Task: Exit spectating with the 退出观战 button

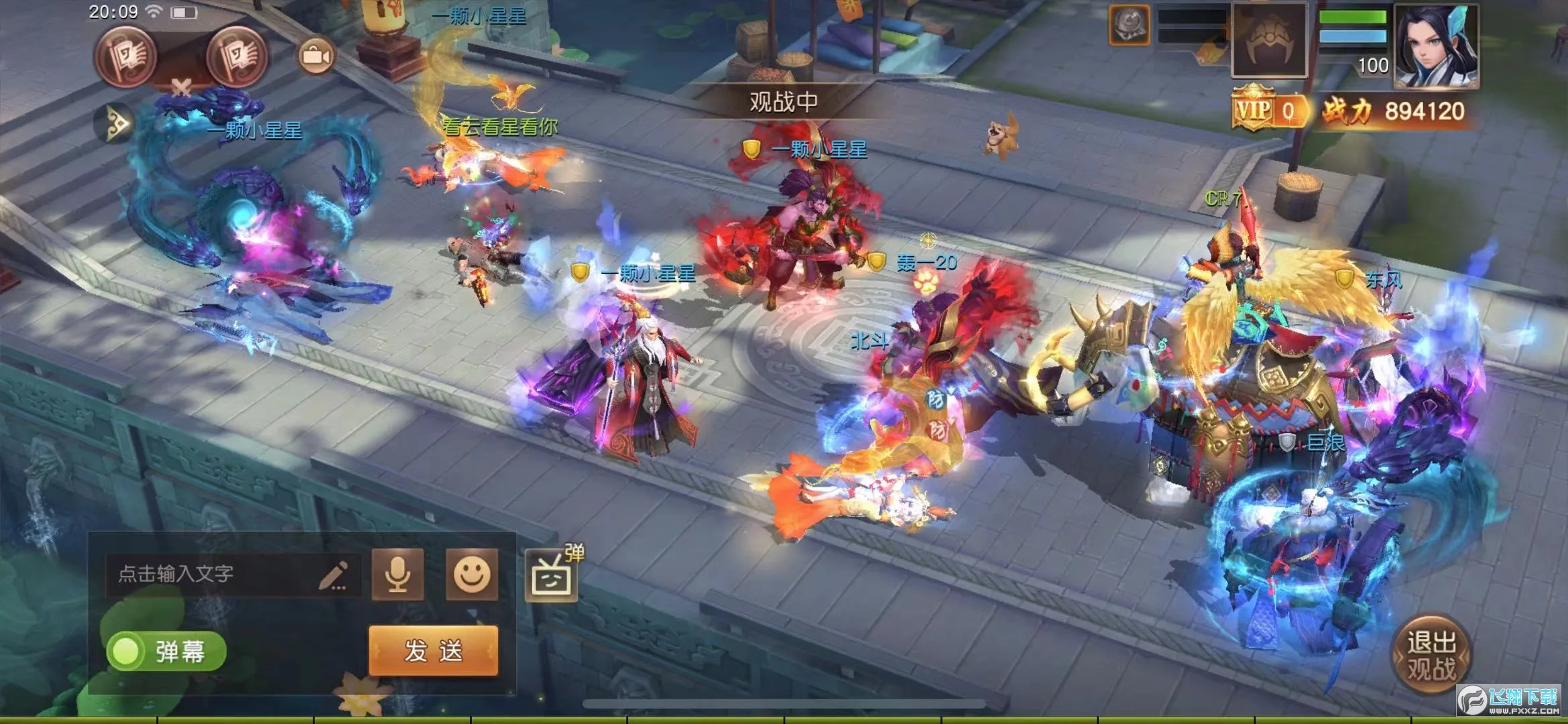Action: [x=1431, y=655]
